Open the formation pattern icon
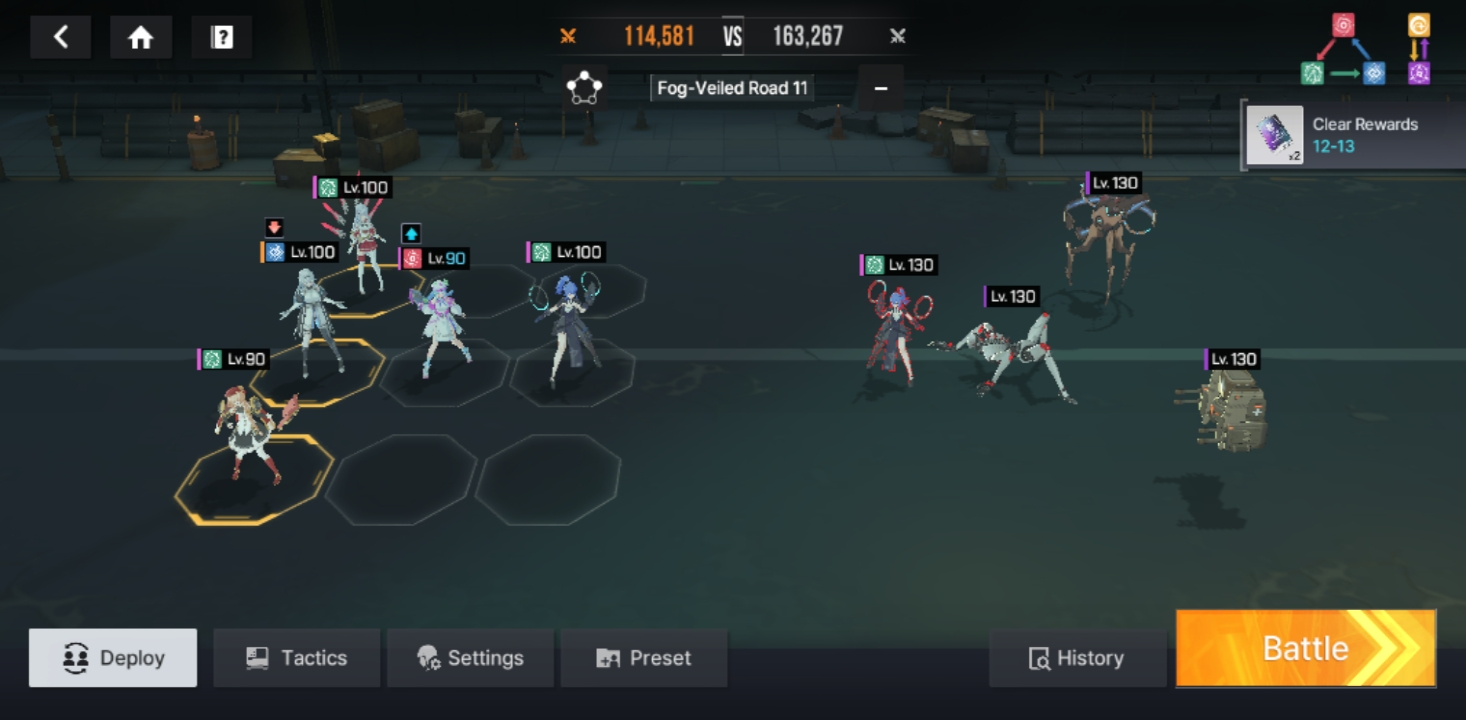The width and height of the screenshot is (1466, 720). (x=584, y=88)
